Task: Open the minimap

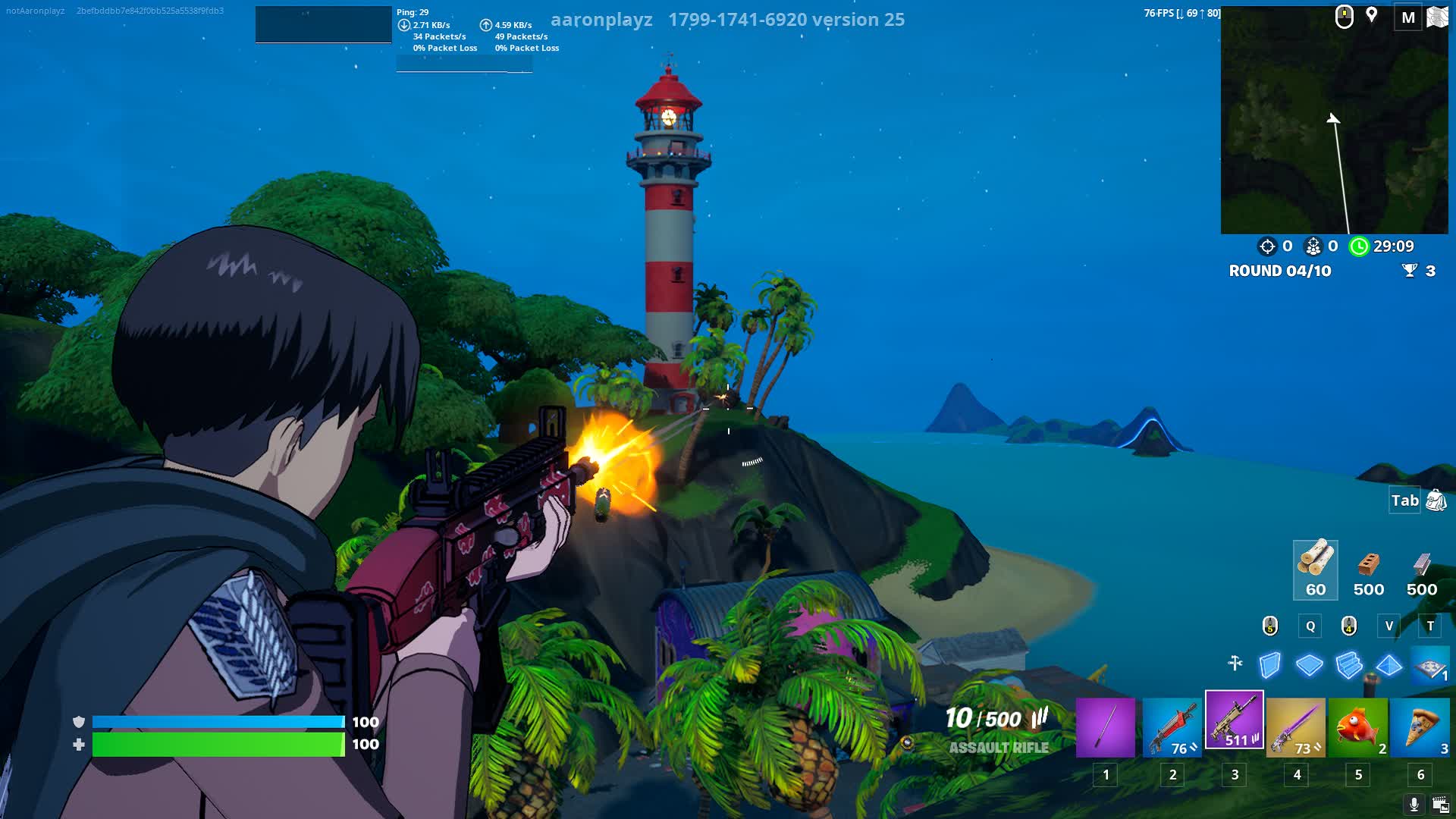Action: point(1334,121)
